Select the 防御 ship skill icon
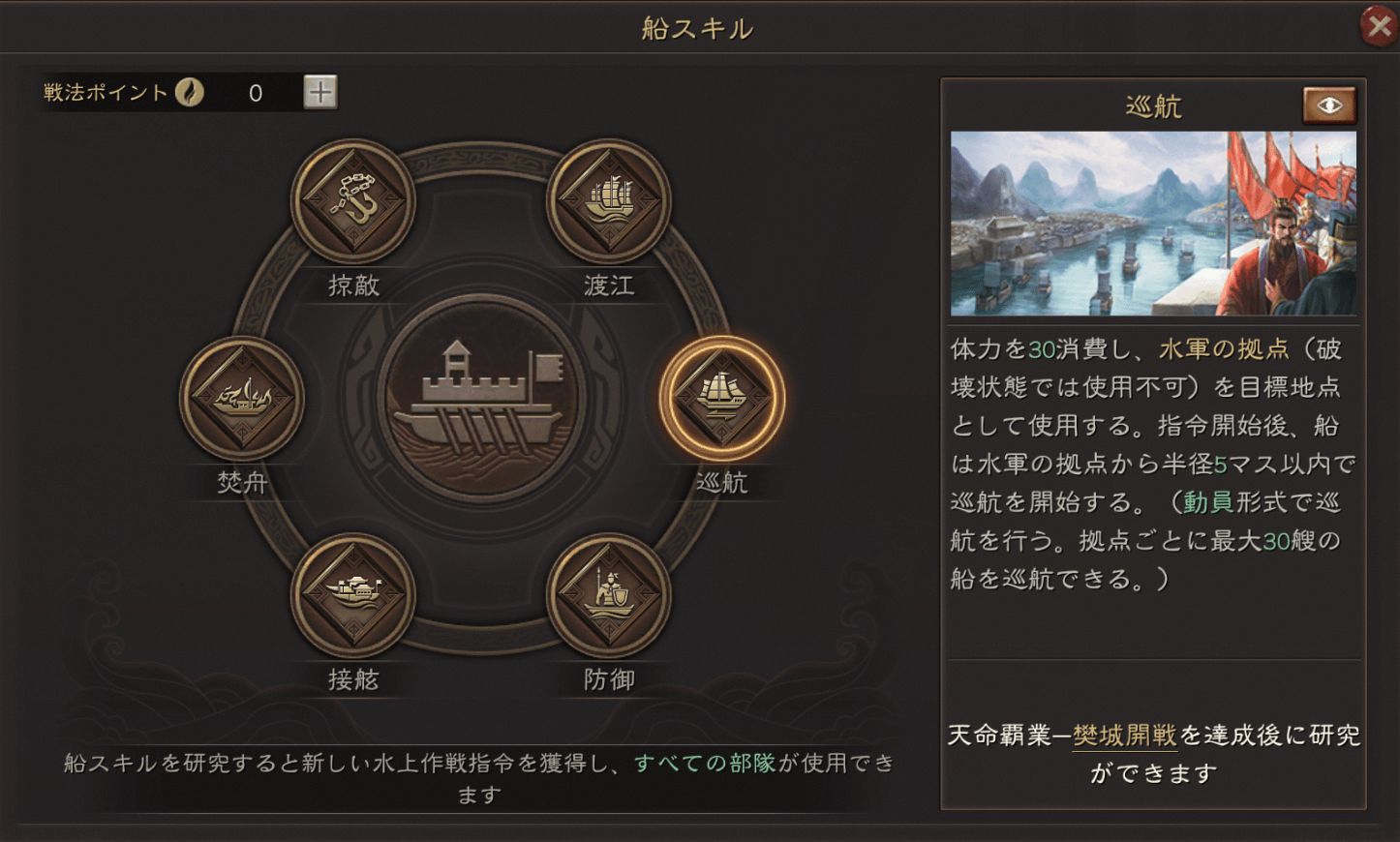The width and height of the screenshot is (1400, 842). click(607, 593)
